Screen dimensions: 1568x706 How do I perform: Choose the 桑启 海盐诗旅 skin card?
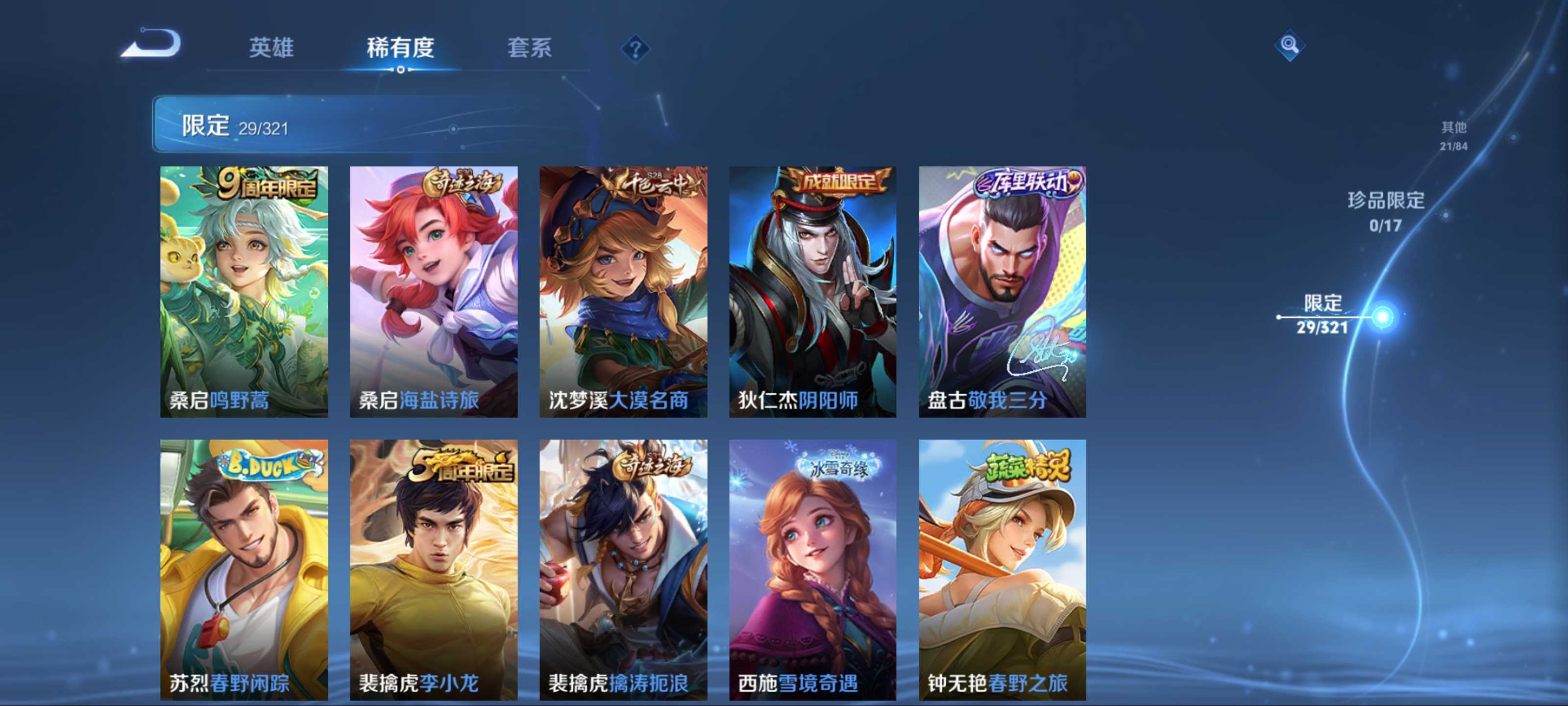pyautogui.click(x=433, y=292)
